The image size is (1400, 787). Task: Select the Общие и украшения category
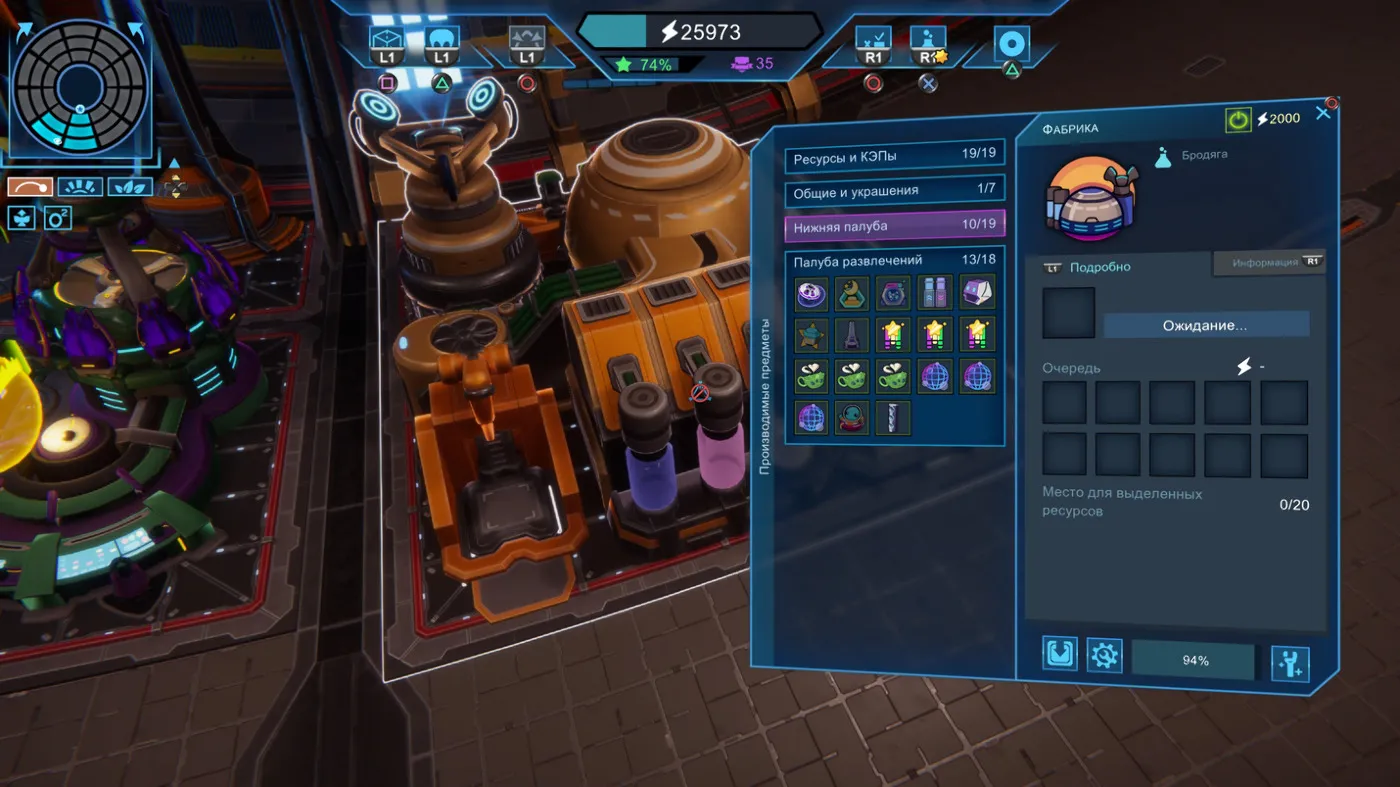(x=894, y=190)
